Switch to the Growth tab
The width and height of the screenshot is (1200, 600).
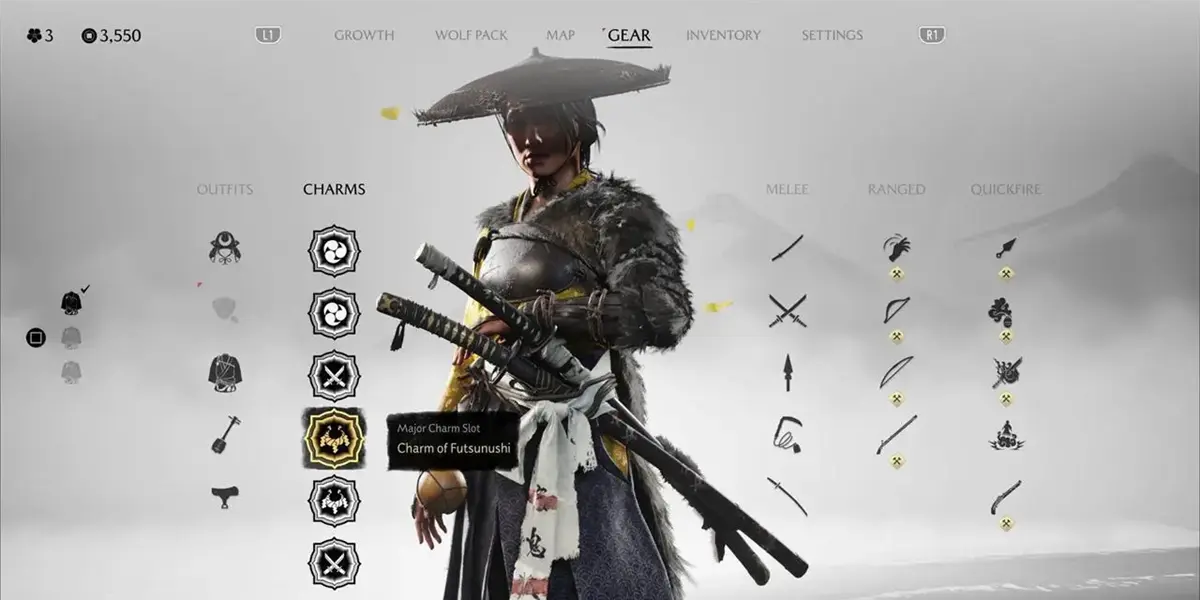click(364, 35)
